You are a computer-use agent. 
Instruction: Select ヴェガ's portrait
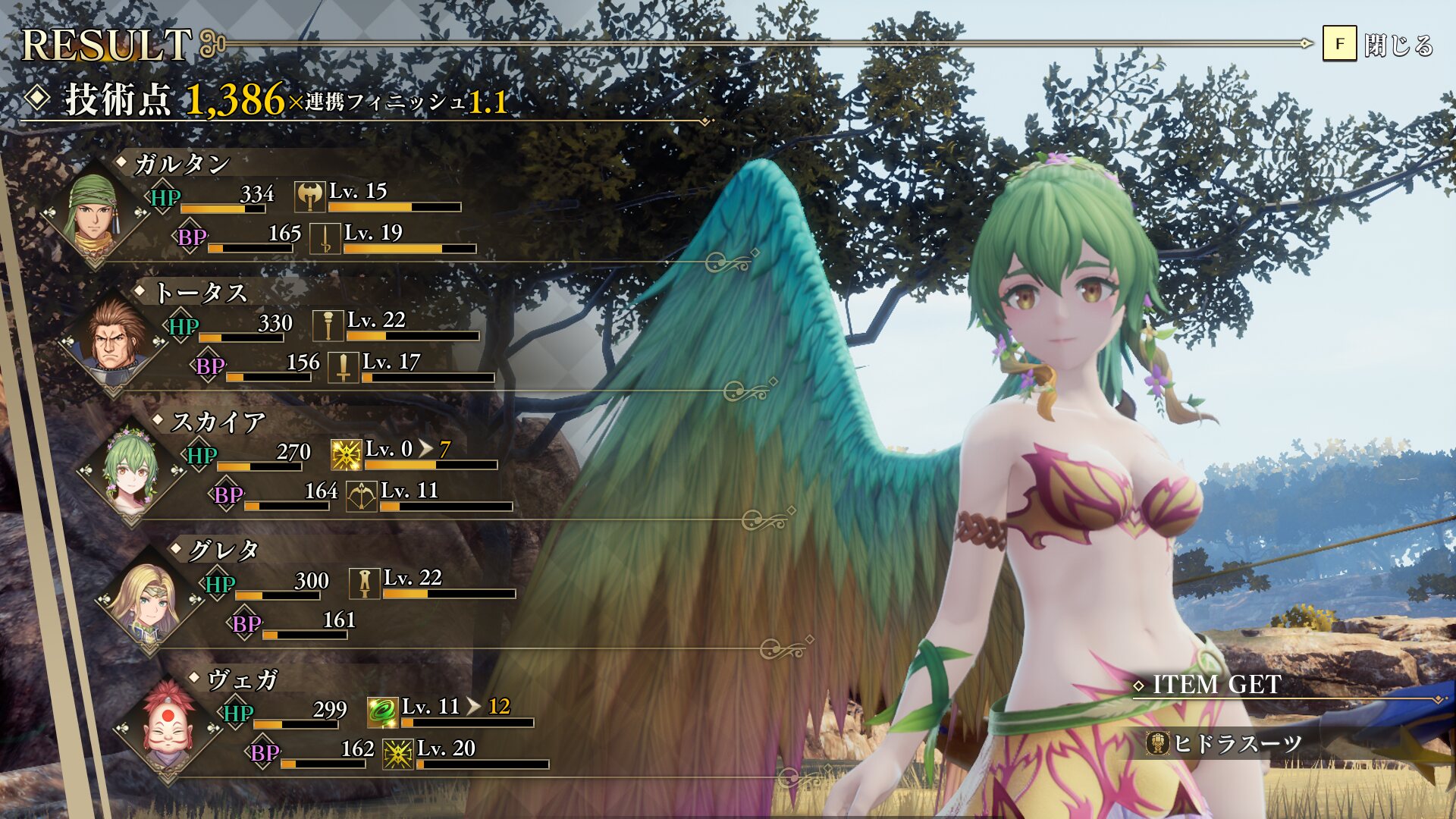tap(168, 726)
